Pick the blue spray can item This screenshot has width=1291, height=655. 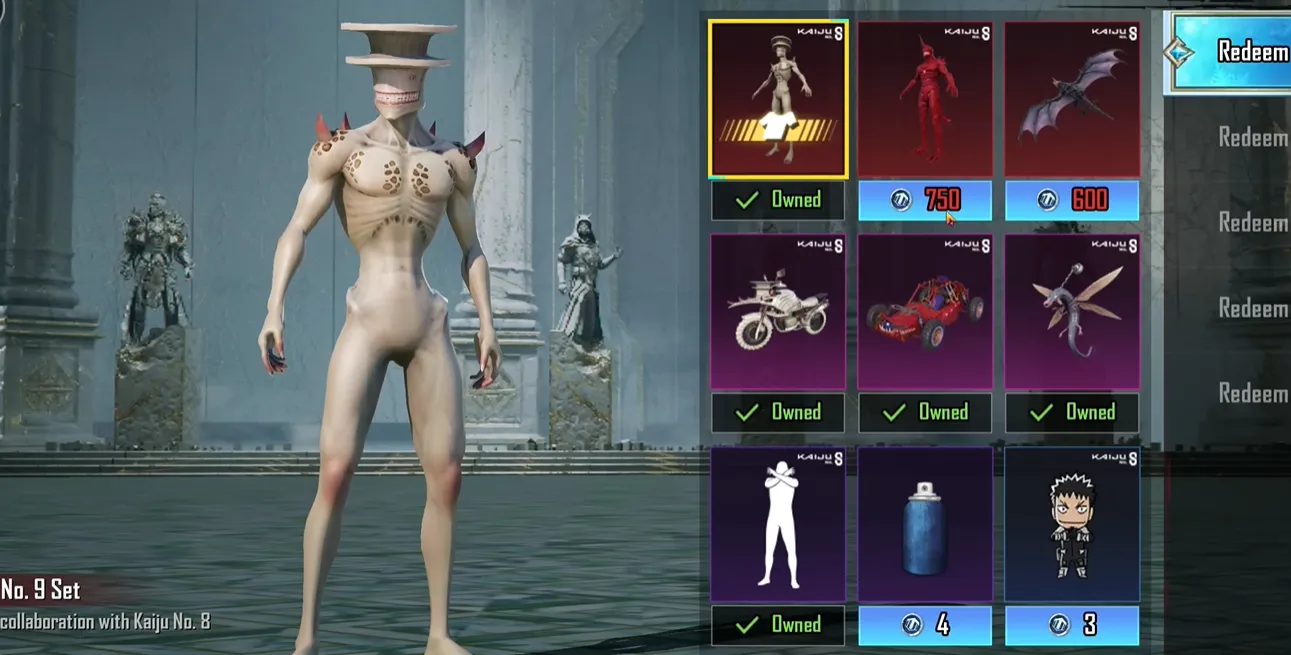click(x=925, y=524)
